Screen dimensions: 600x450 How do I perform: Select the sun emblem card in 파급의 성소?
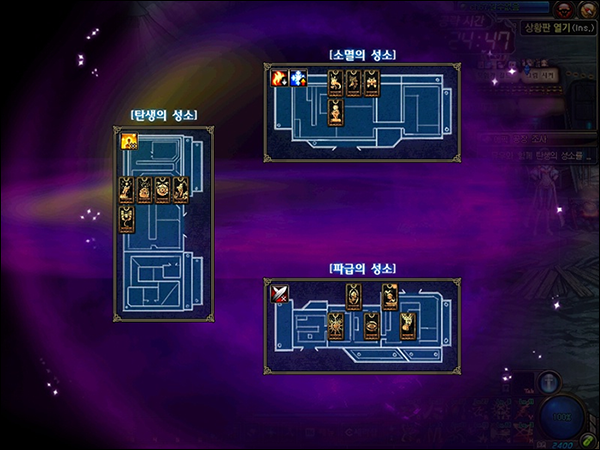(x=335, y=325)
